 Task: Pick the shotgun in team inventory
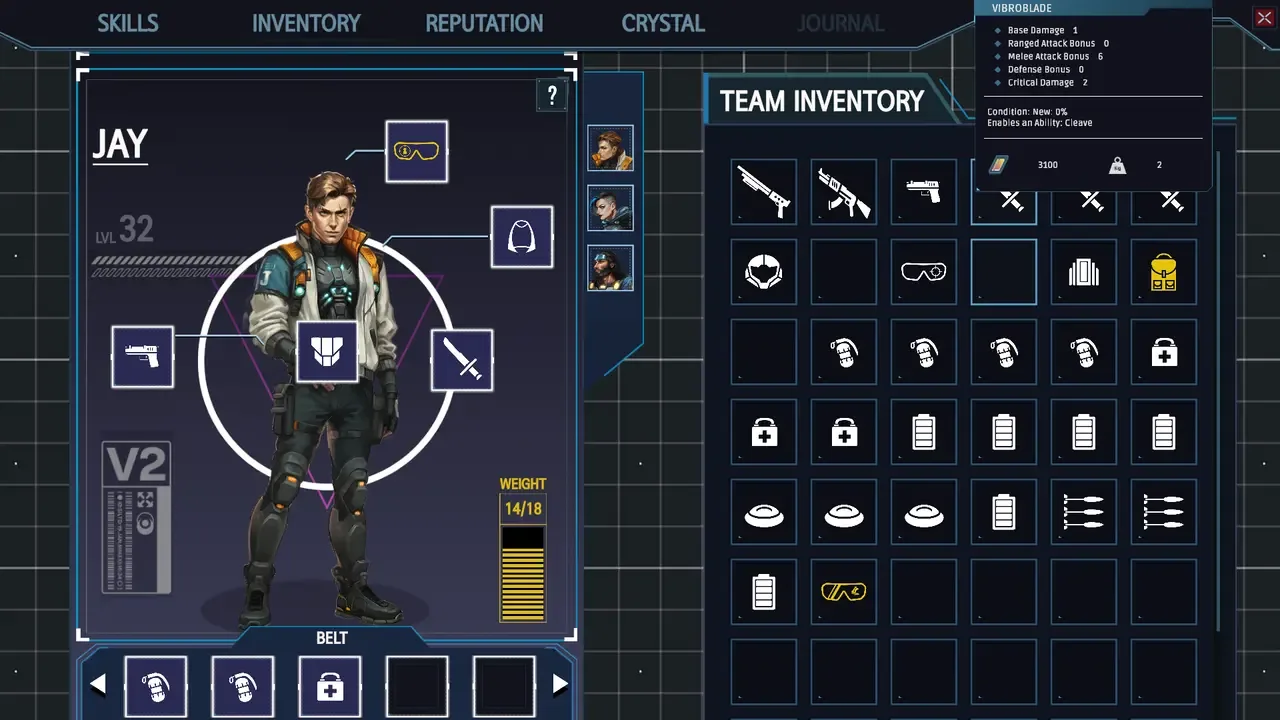(764, 191)
